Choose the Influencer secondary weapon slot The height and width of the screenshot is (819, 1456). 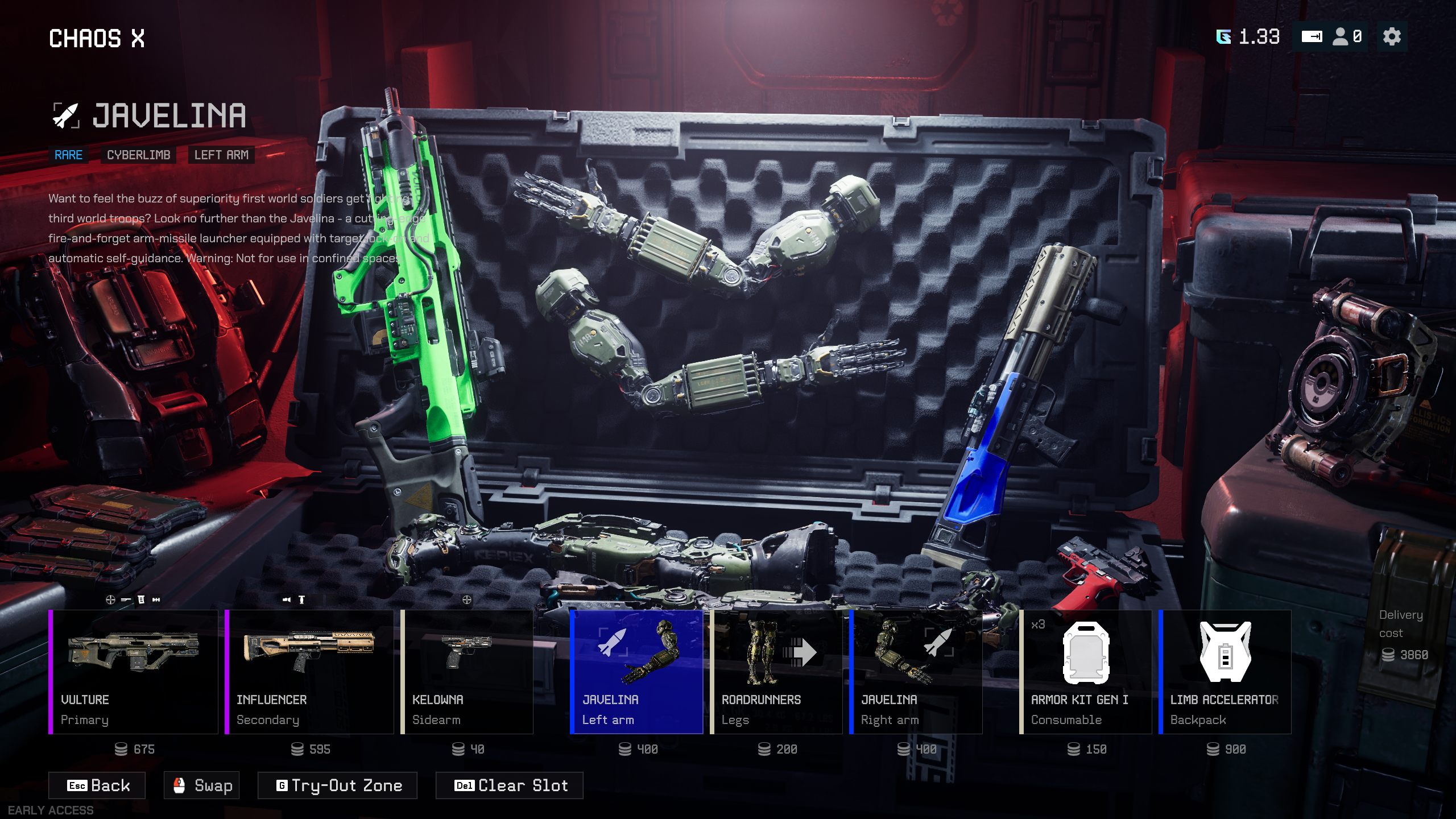309,672
